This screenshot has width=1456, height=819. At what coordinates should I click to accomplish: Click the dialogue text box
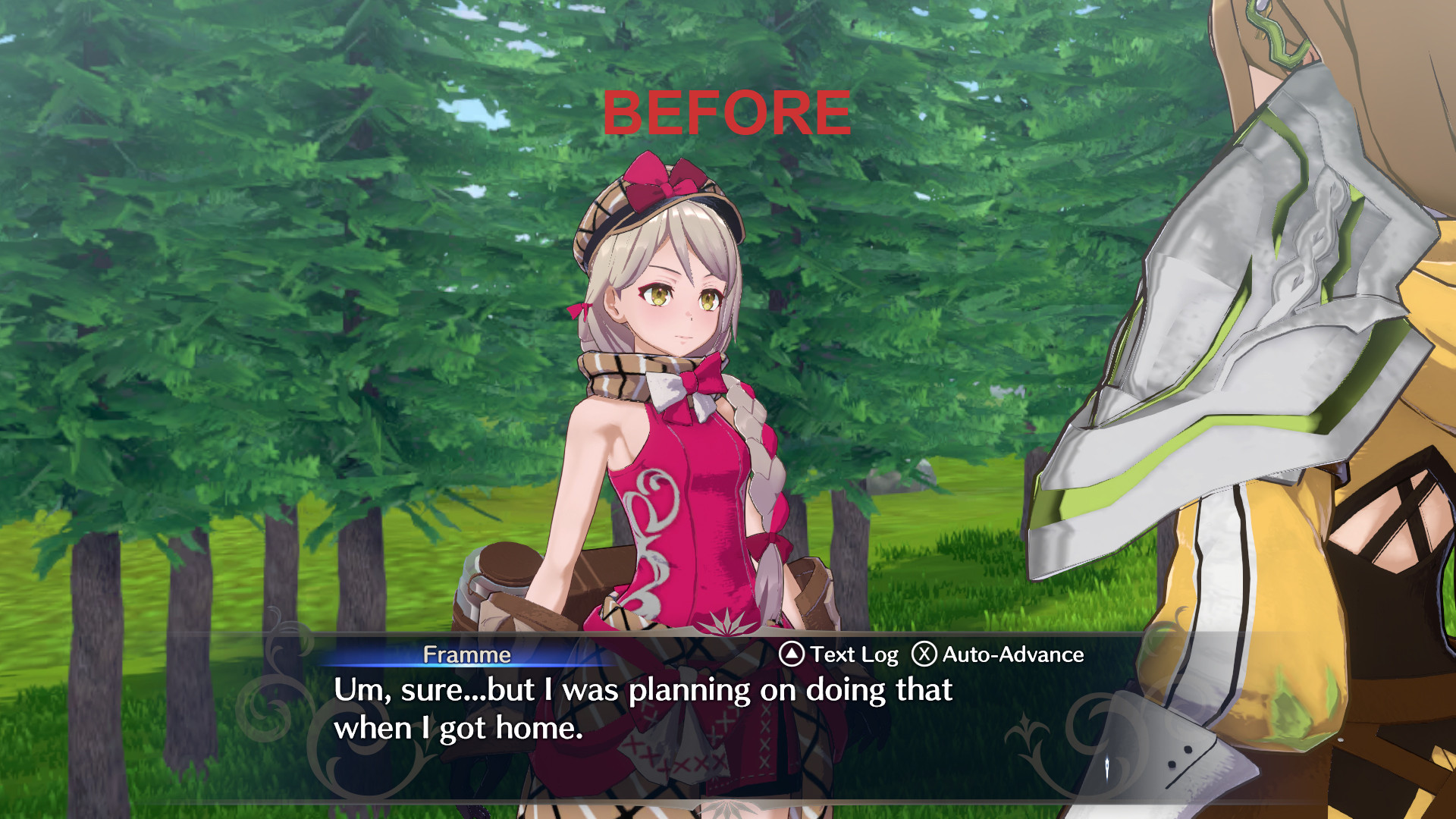[645, 709]
